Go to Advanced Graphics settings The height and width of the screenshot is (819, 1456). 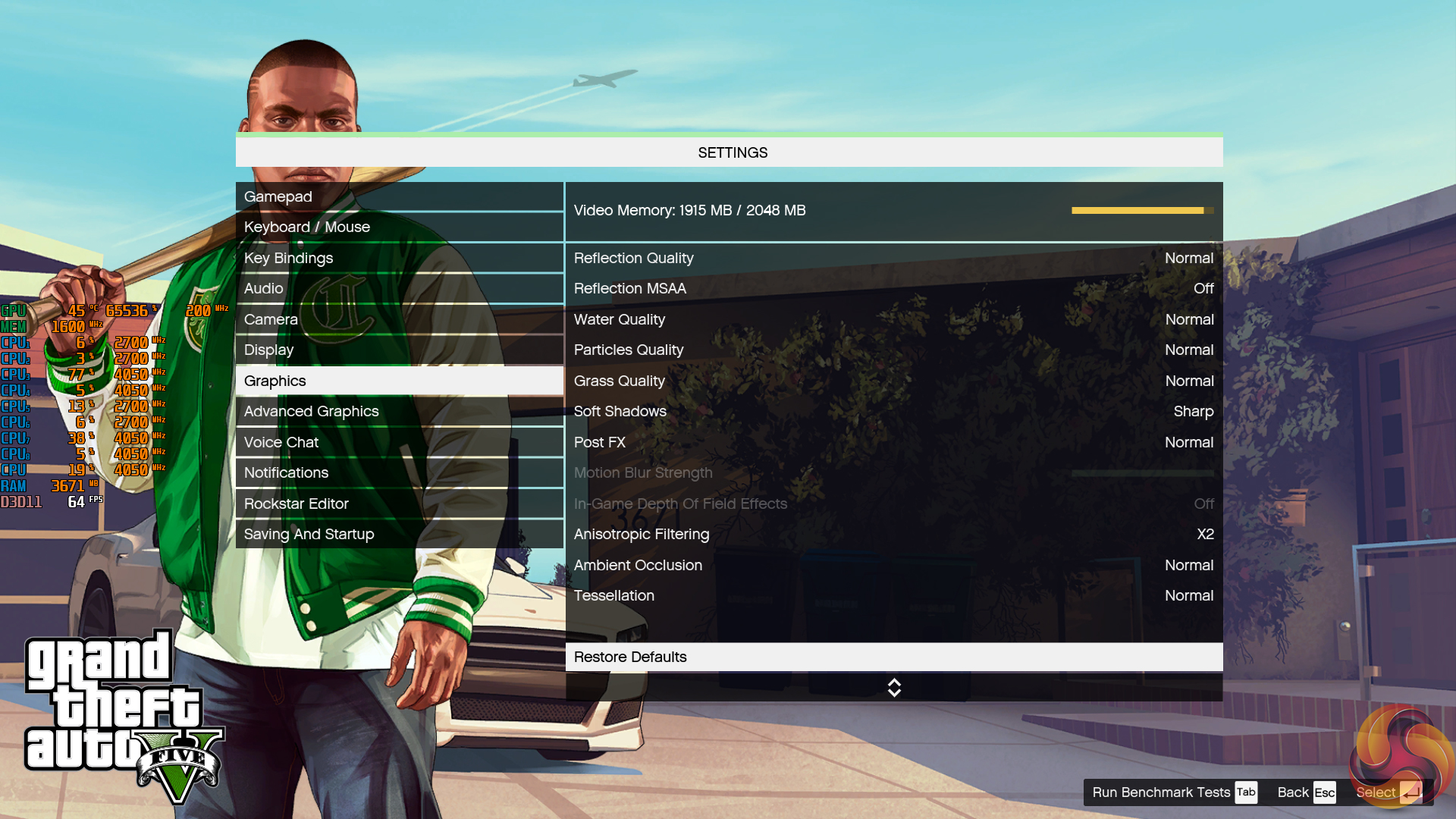pos(399,411)
